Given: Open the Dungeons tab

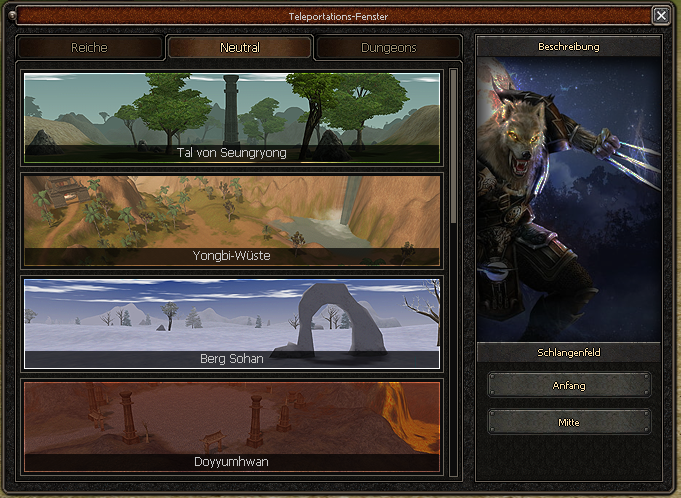Looking at the screenshot, I should point(388,47).
